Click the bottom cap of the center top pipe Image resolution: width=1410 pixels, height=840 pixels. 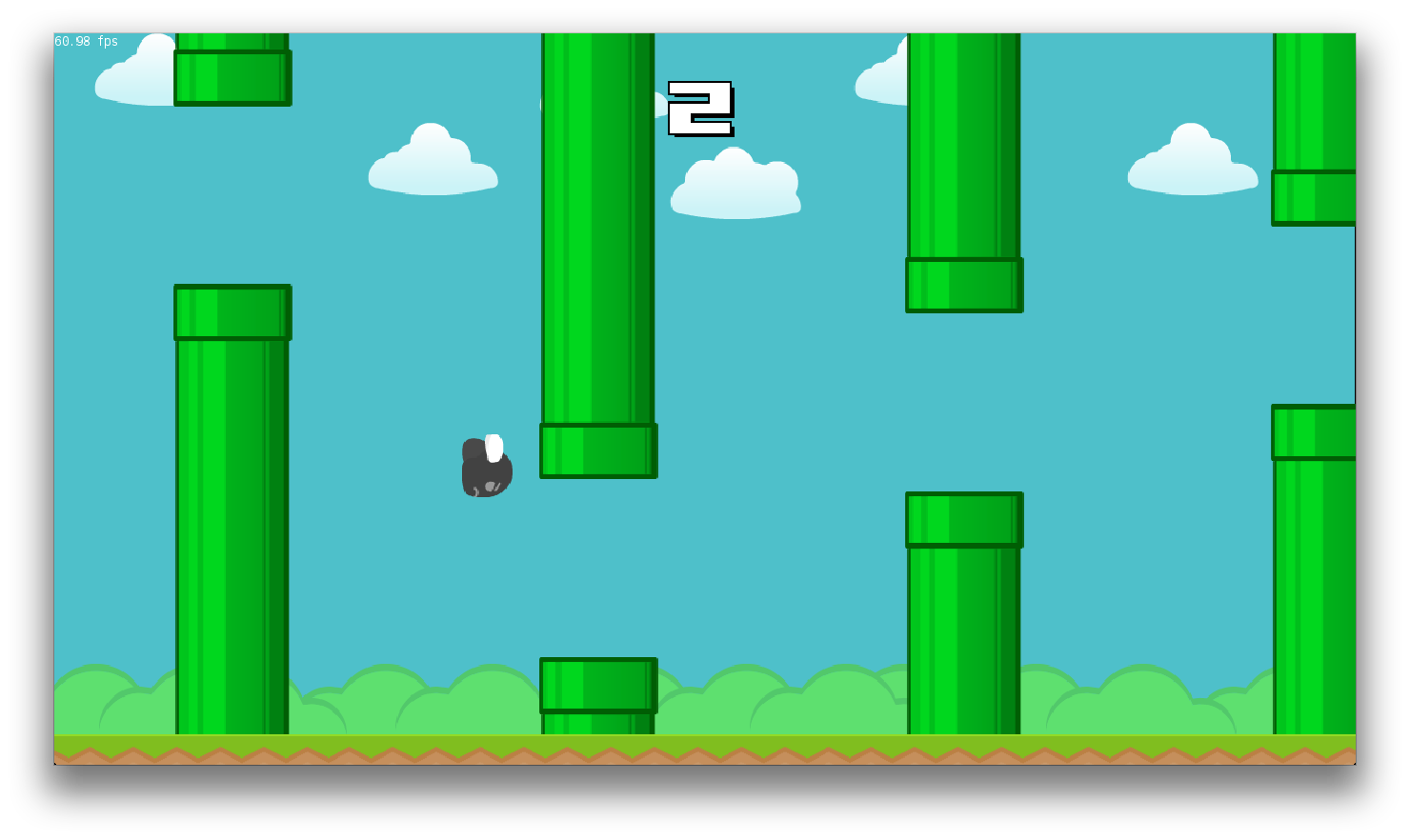597,450
